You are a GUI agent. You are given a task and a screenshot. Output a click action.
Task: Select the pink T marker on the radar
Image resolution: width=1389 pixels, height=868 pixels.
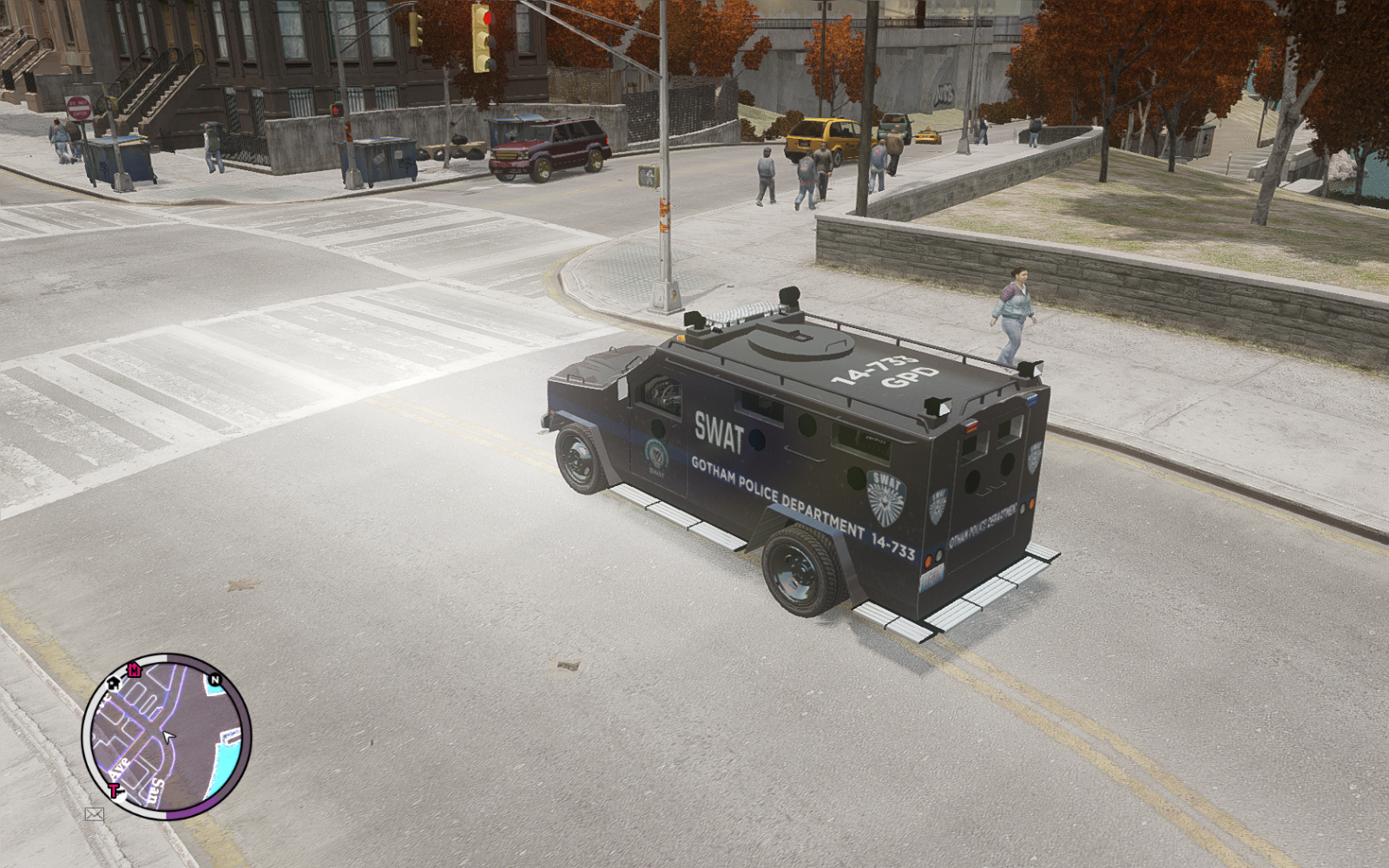[x=113, y=790]
